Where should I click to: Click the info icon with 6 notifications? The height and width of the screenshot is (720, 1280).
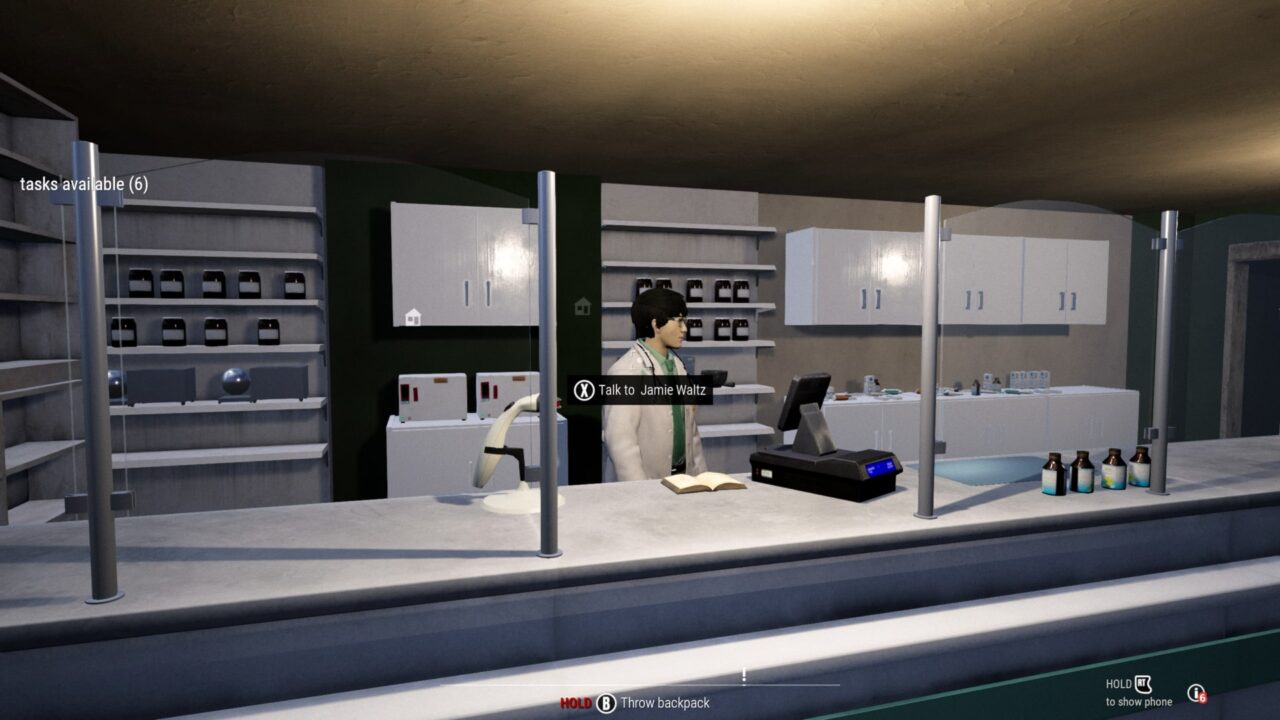(1195, 693)
